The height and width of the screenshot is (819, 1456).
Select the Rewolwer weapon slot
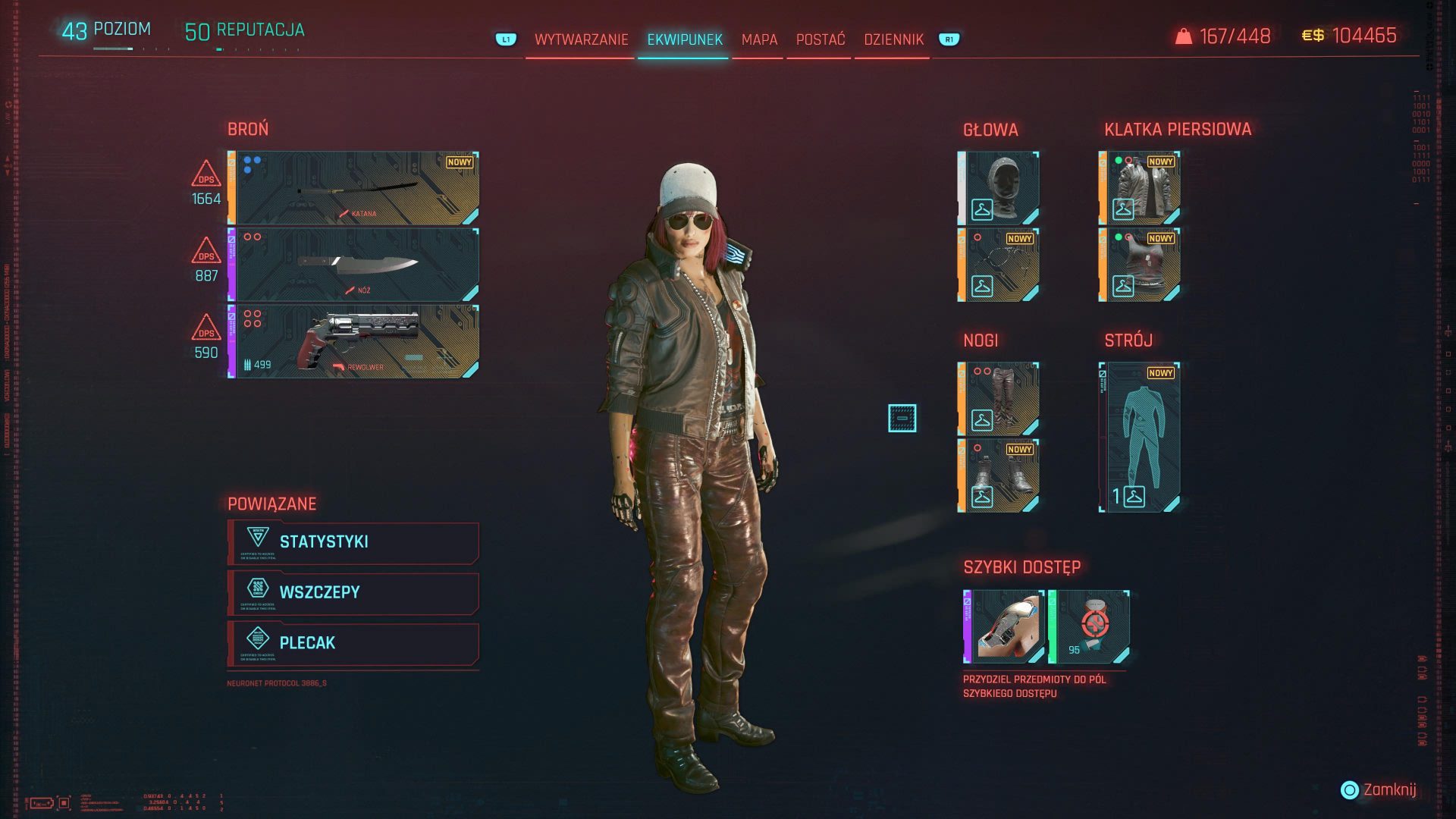tap(353, 341)
